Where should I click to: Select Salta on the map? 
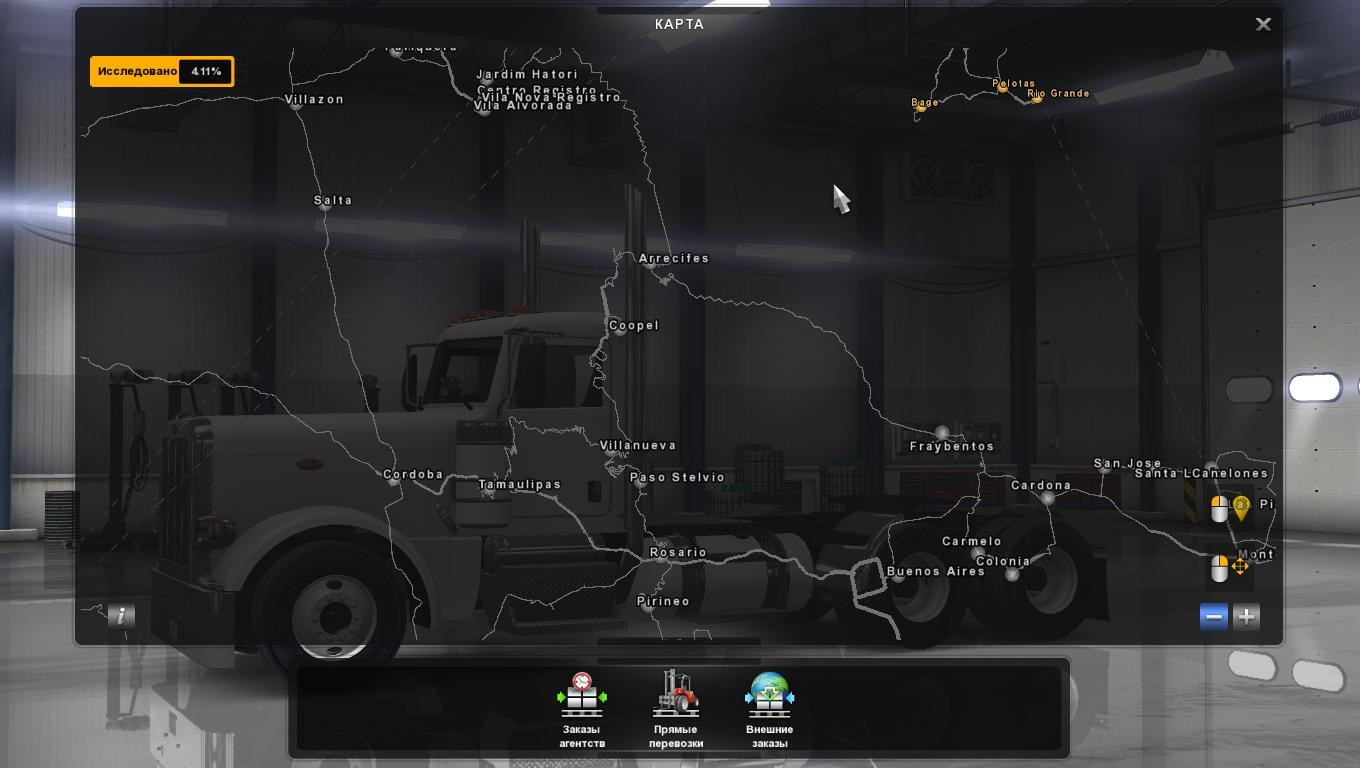(x=322, y=206)
